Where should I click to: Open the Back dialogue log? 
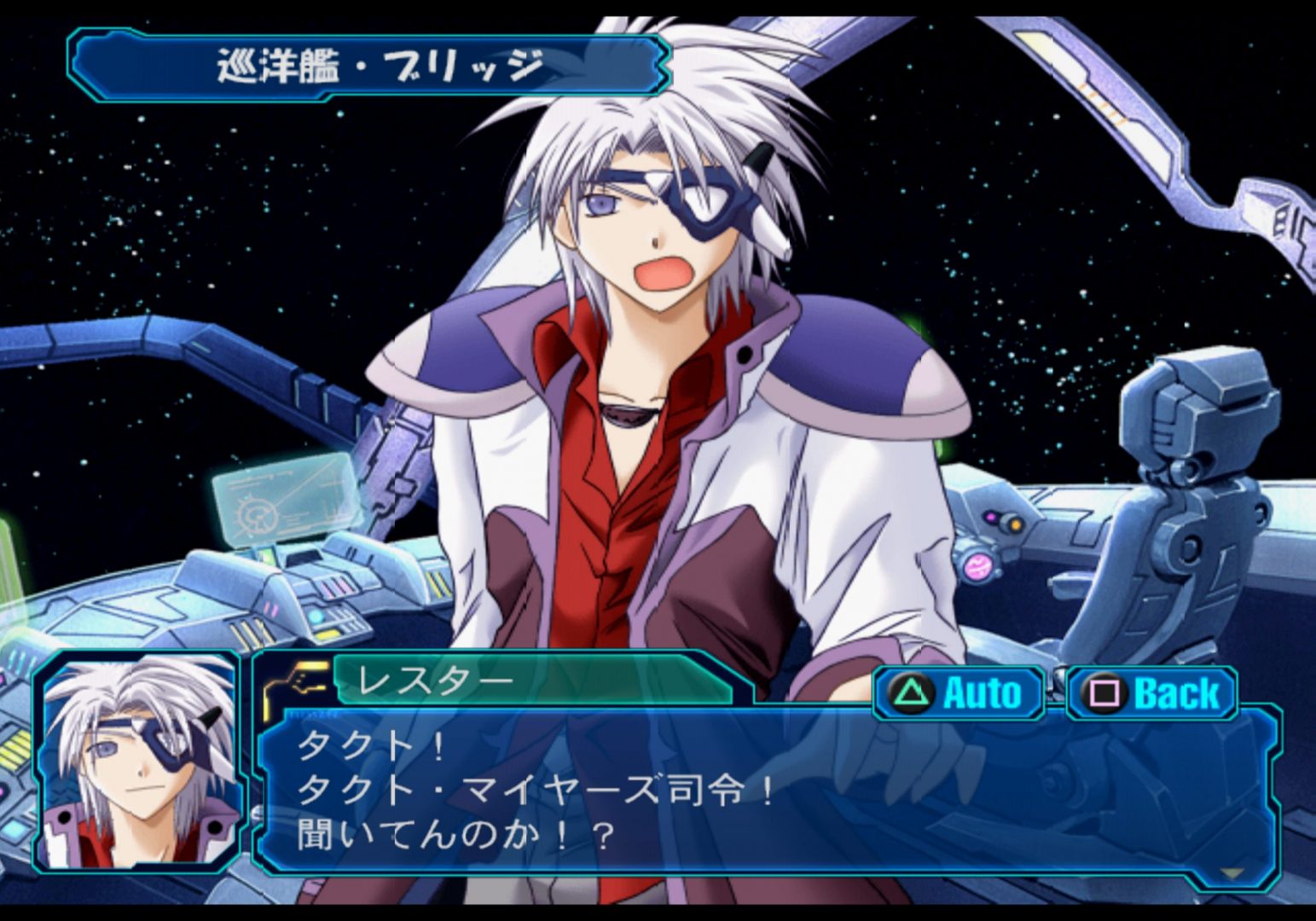pyautogui.click(x=1151, y=692)
